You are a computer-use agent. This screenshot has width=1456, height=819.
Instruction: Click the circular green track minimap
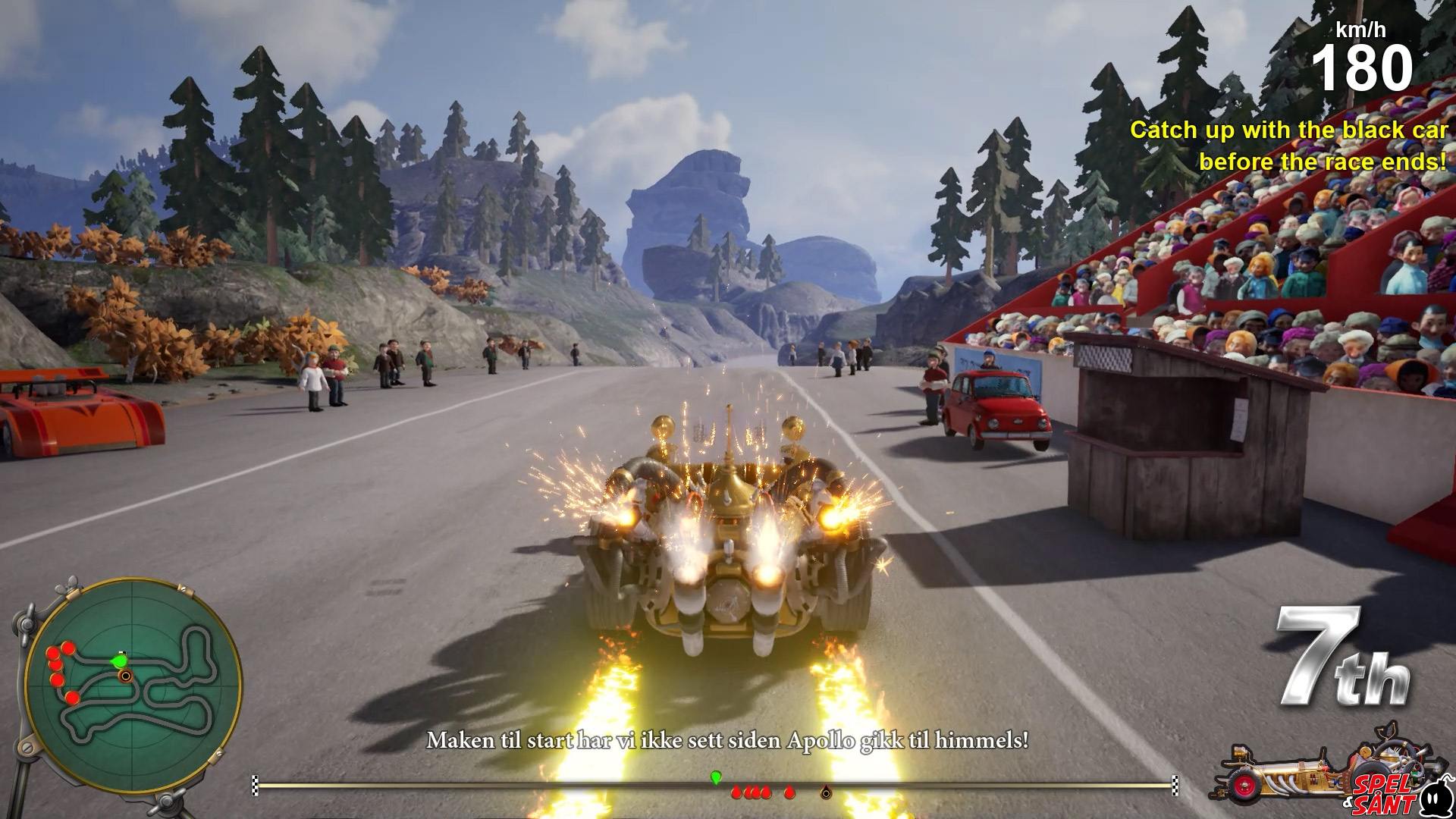tap(133, 687)
